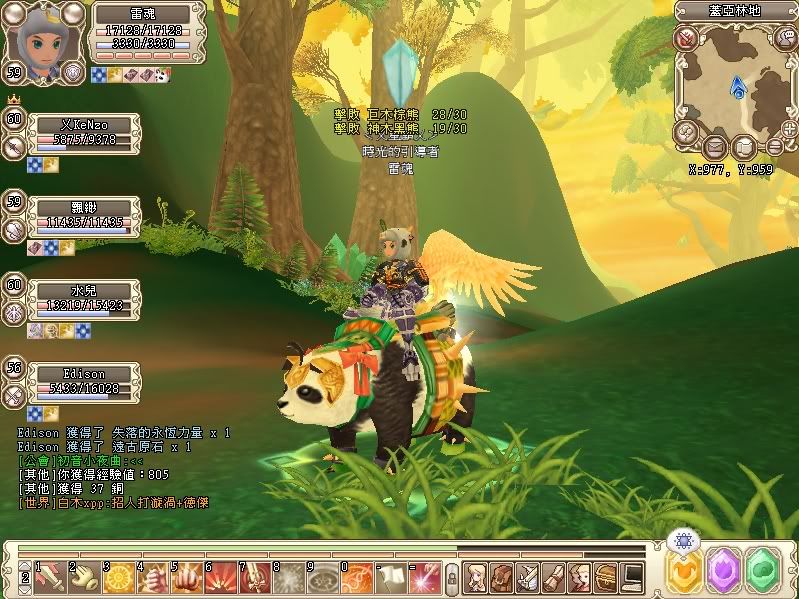Viewport: 799px width, 599px height.
Task: Select party member 水兒's frame
Action: click(84, 297)
